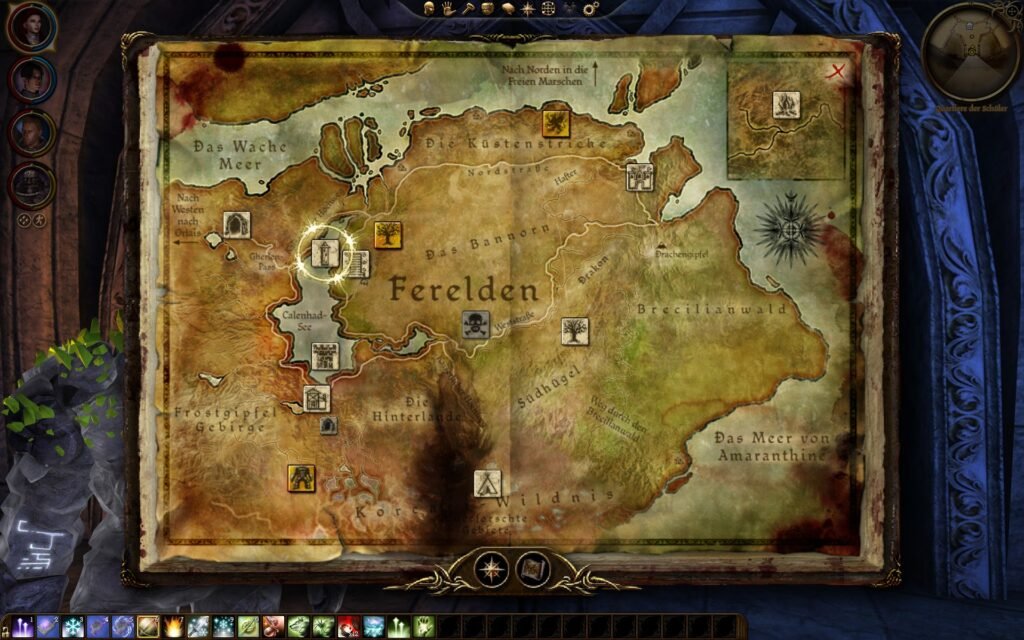1024x640 pixels.
Task: Travel to the castle marker near Nordstraße
Action: coord(639,177)
